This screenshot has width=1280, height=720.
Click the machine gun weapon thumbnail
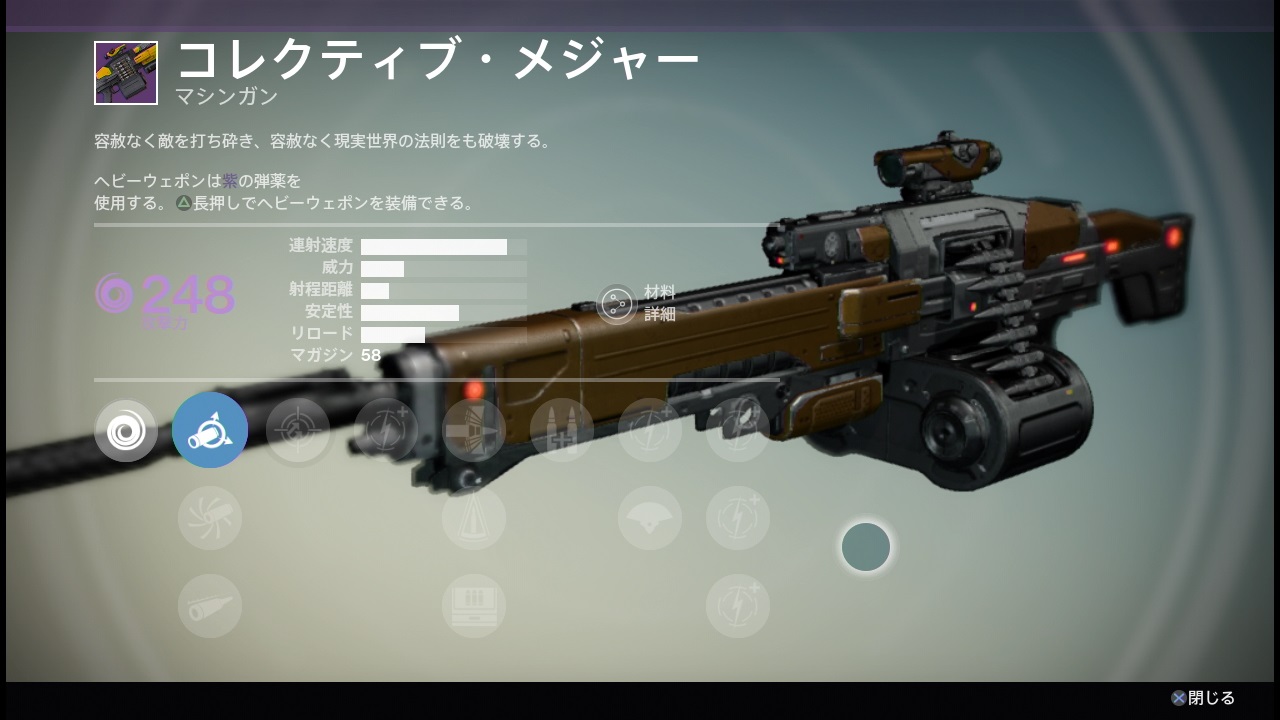click(x=126, y=73)
